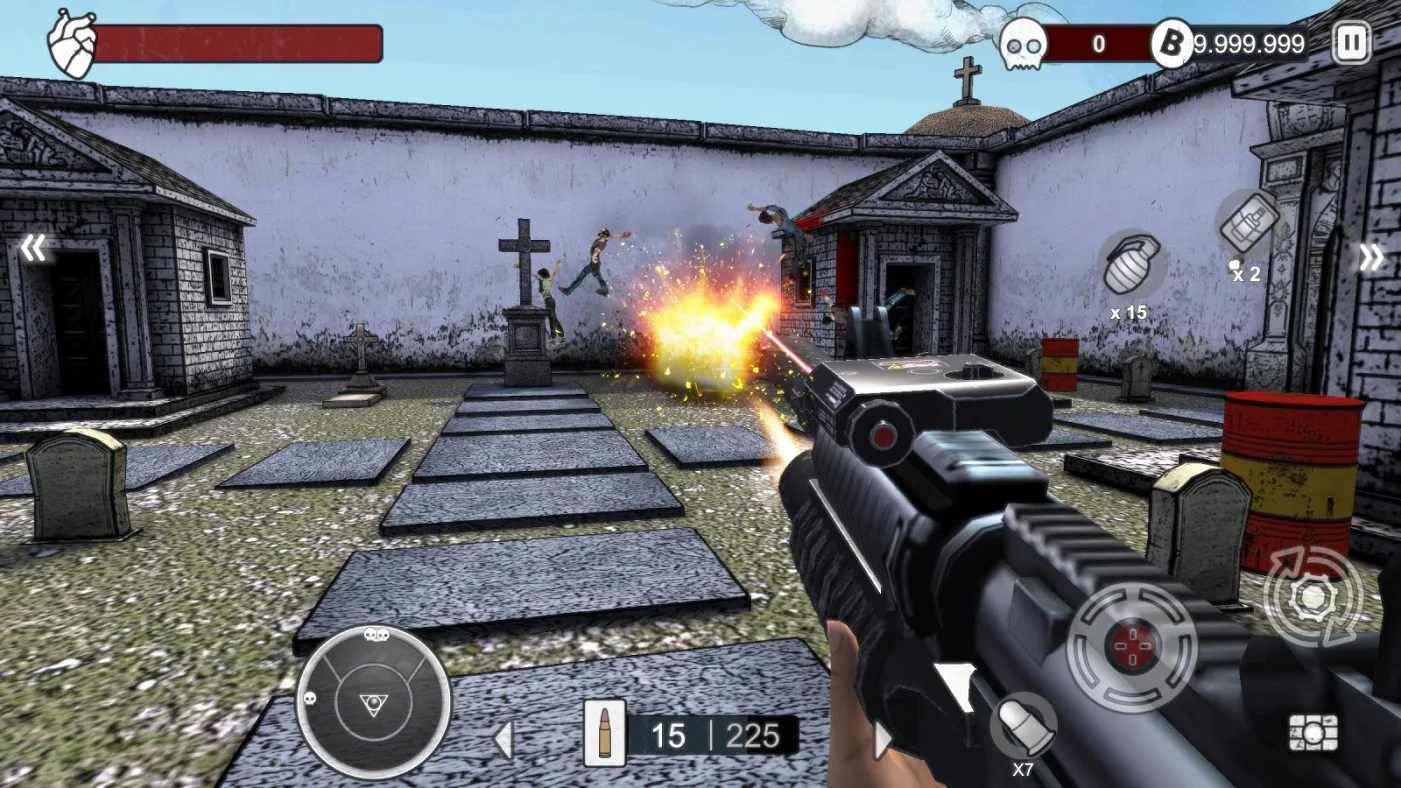Switch to previous weapon with left arrow
This screenshot has height=788, width=1401.
(x=504, y=740)
